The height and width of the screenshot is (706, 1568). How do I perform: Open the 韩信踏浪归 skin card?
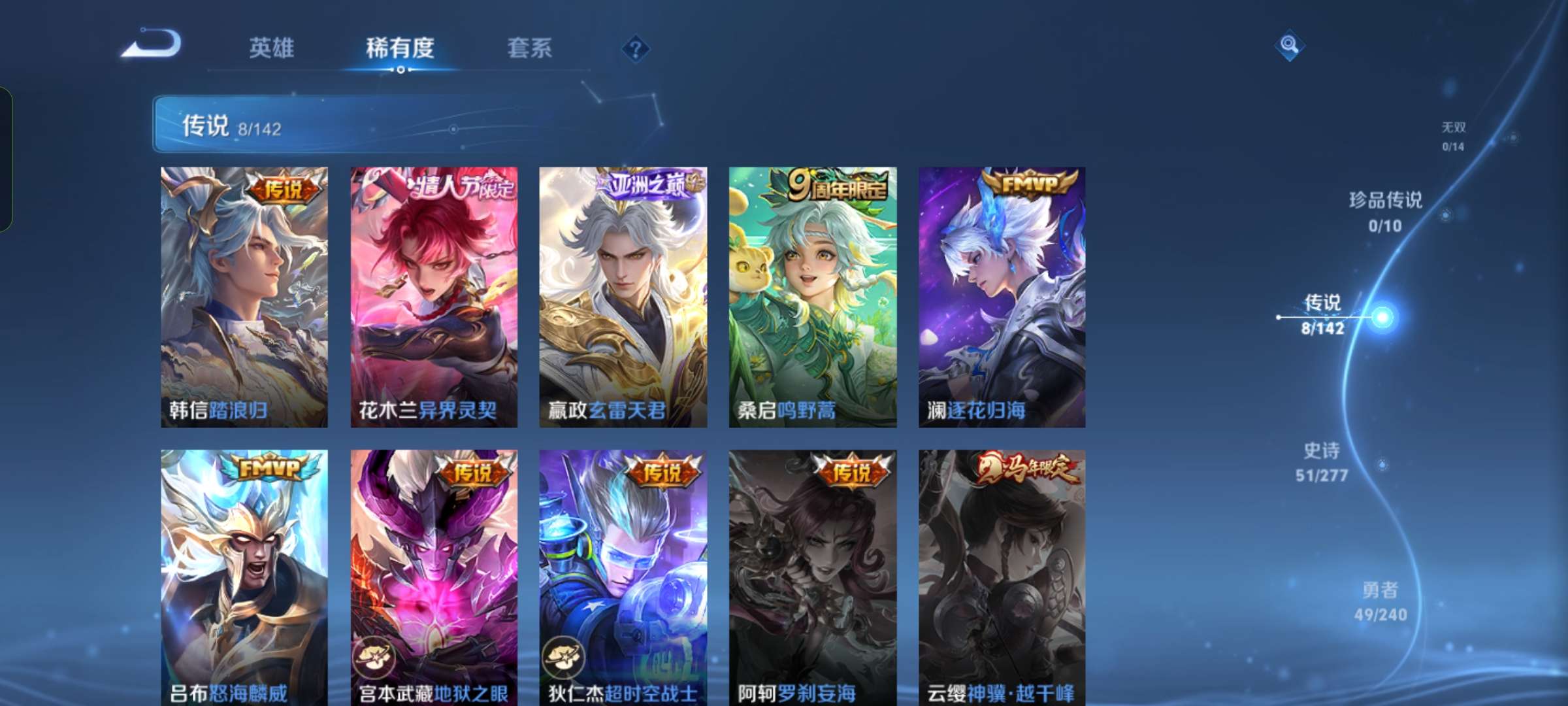tap(245, 294)
